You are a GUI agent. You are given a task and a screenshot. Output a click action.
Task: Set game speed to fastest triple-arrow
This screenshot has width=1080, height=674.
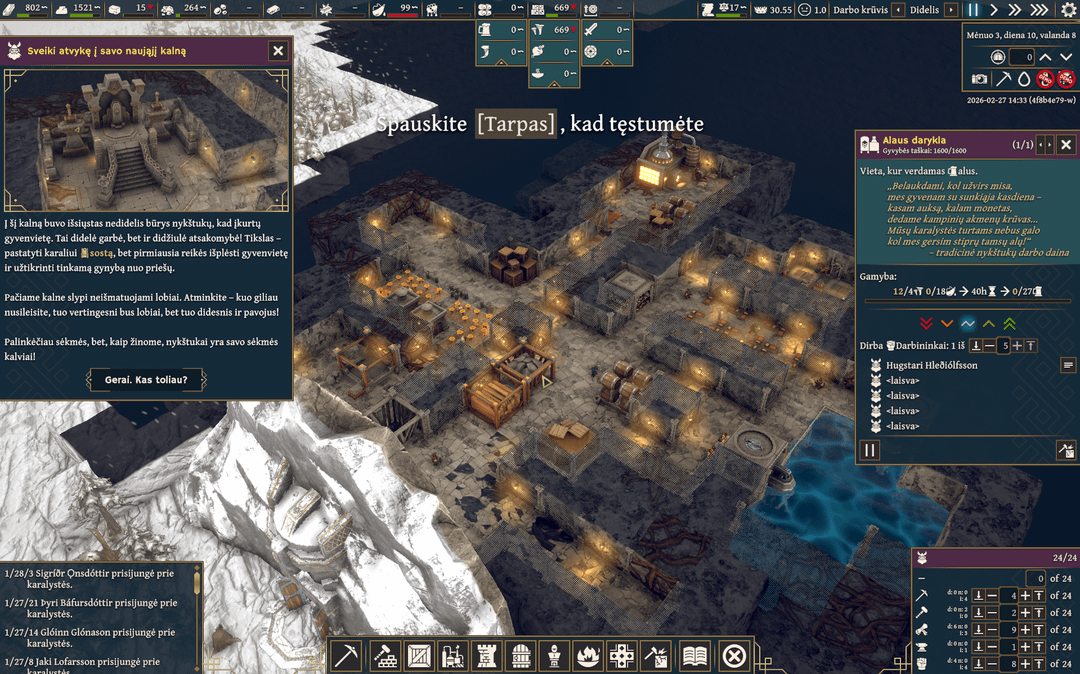[x=1040, y=10]
